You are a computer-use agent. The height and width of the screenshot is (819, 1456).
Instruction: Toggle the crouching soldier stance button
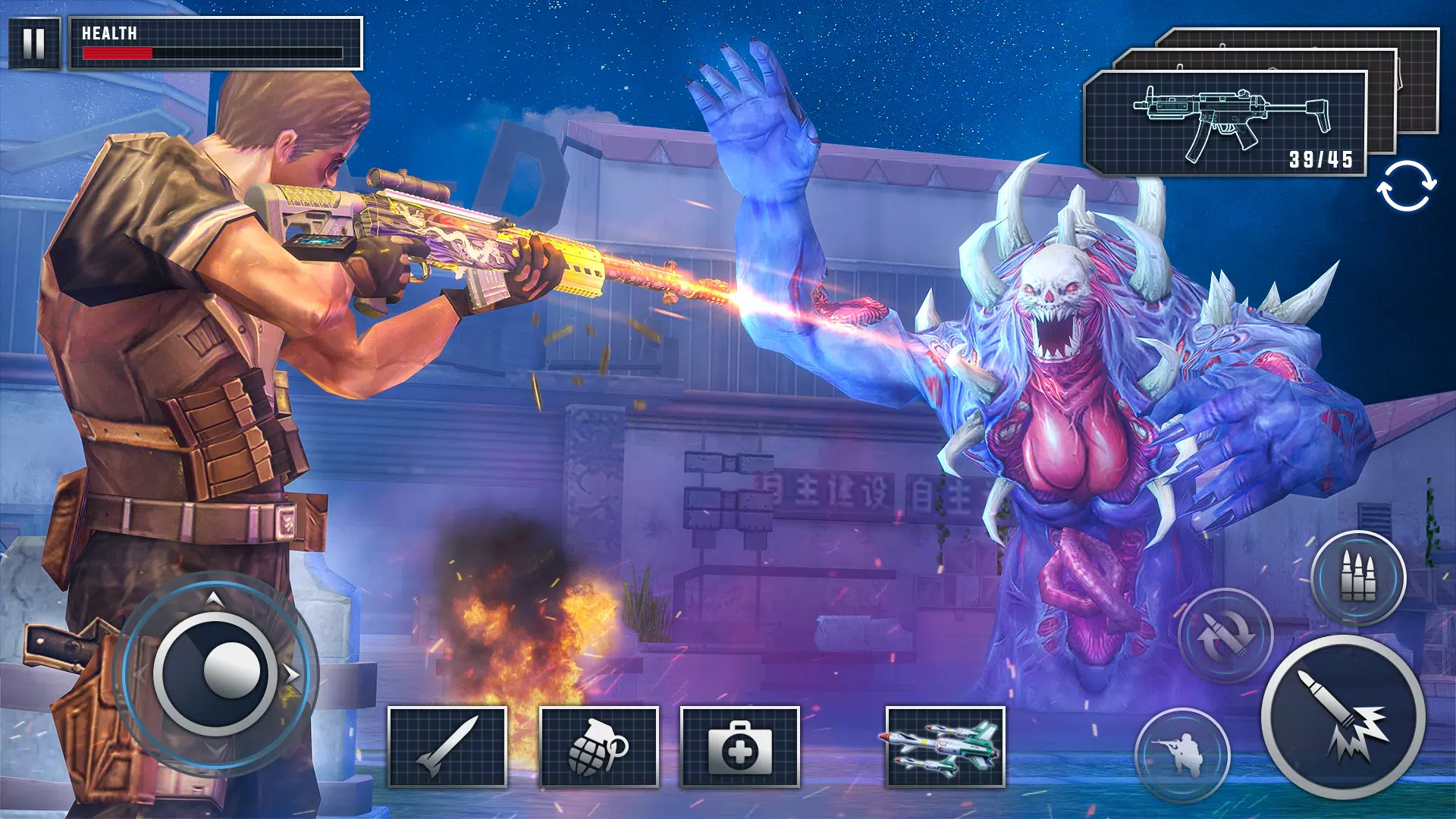click(x=1181, y=754)
